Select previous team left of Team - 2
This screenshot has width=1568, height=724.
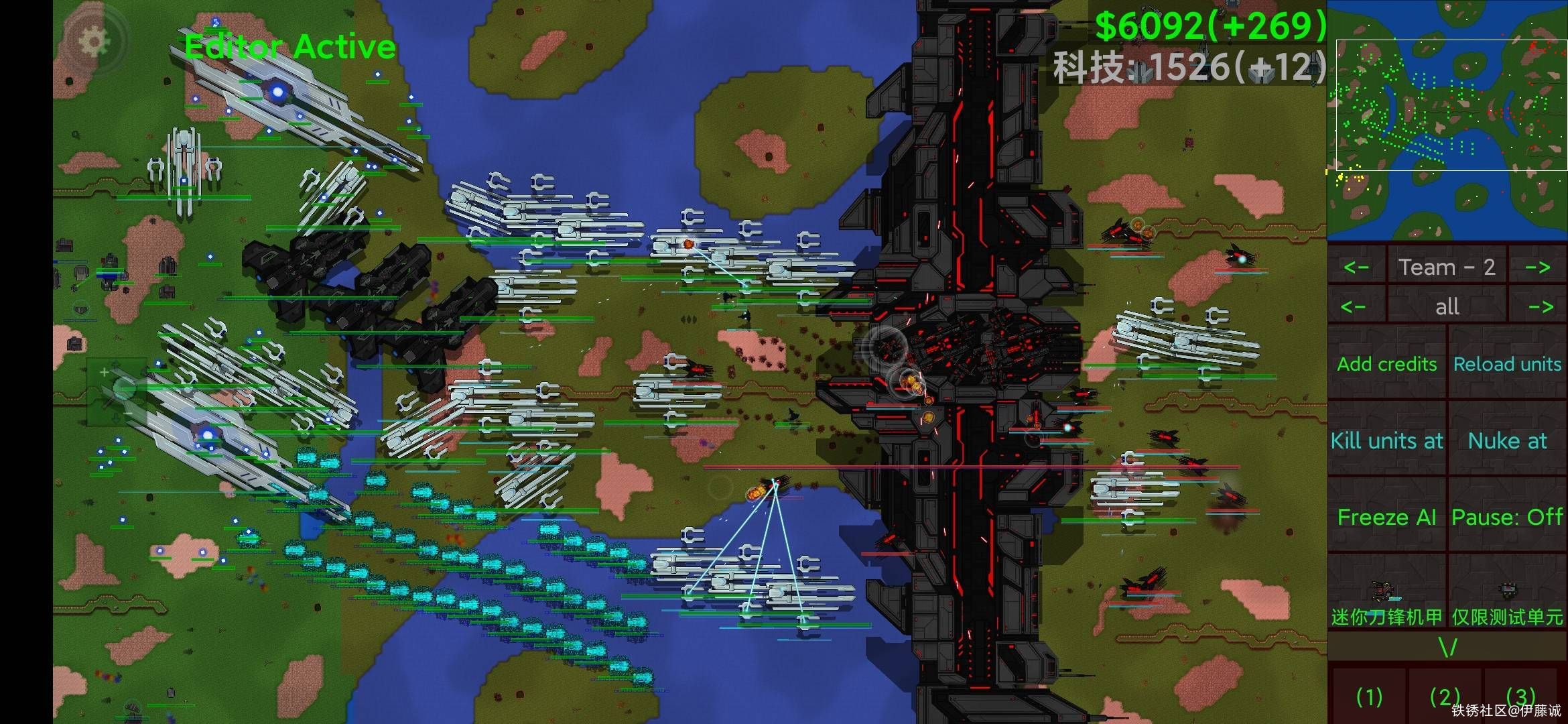[x=1356, y=267]
